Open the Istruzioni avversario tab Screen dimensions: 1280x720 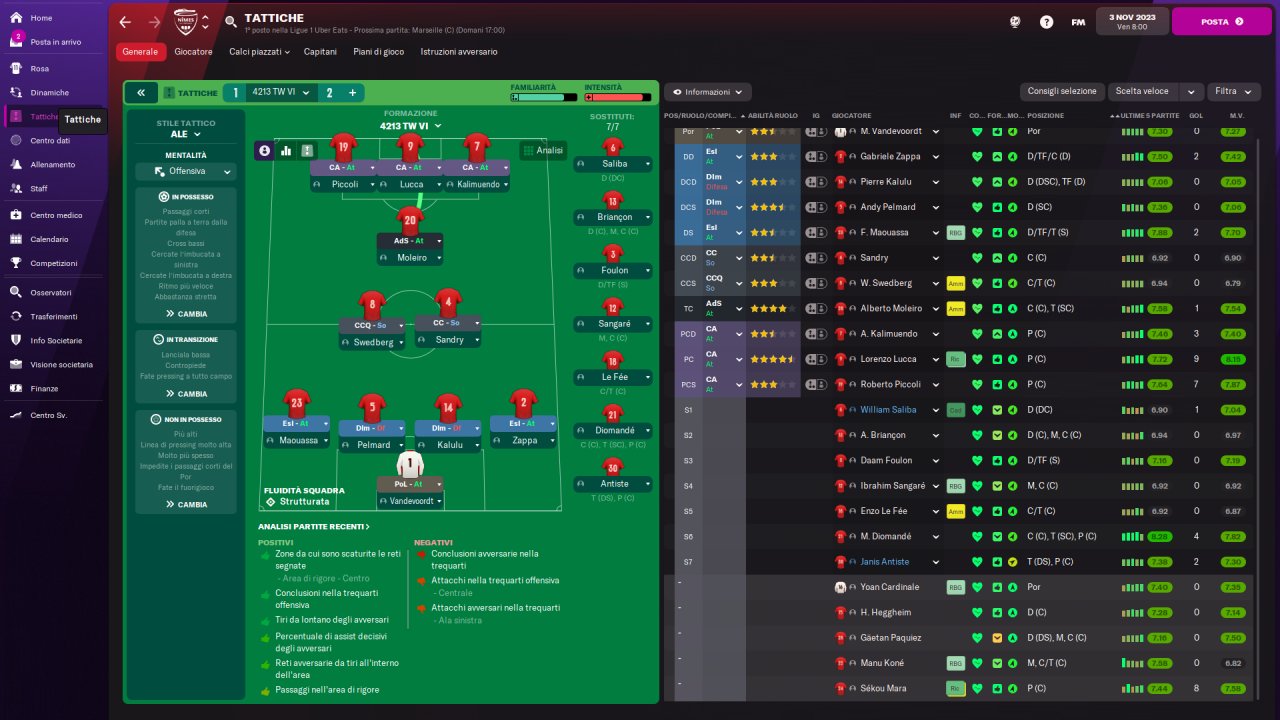tap(458, 51)
